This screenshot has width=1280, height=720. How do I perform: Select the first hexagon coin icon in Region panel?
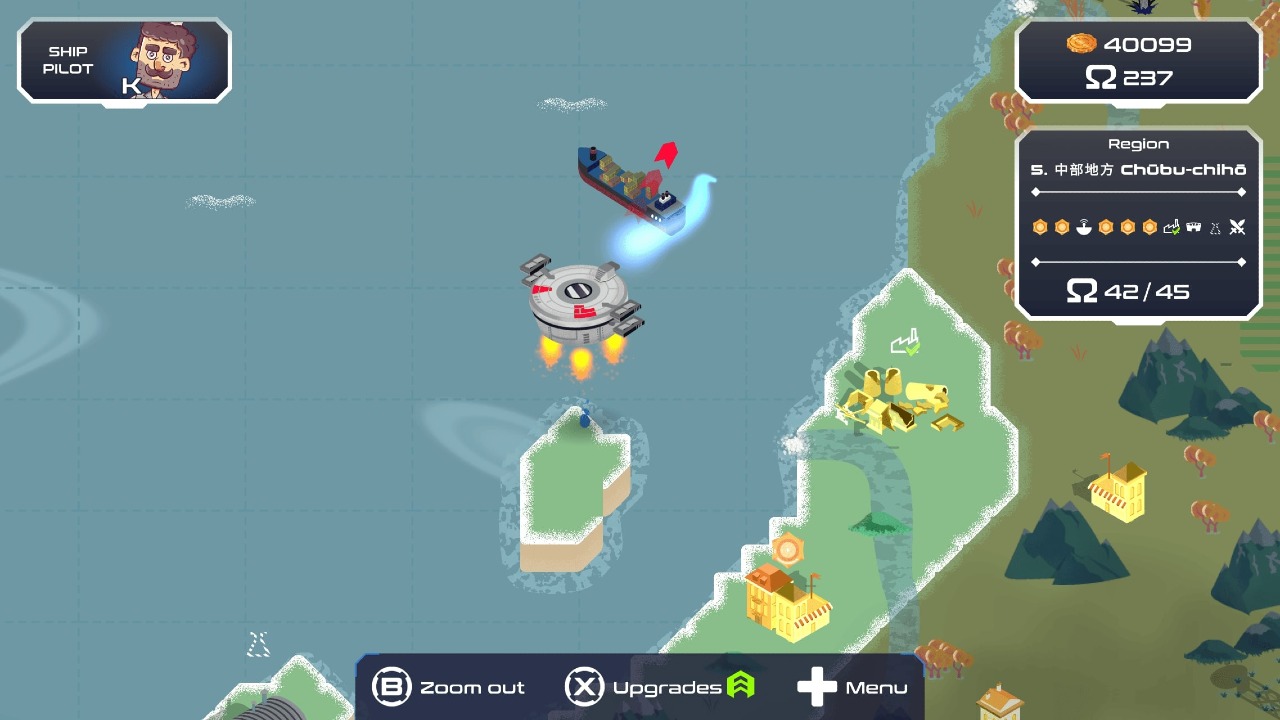(x=1040, y=226)
